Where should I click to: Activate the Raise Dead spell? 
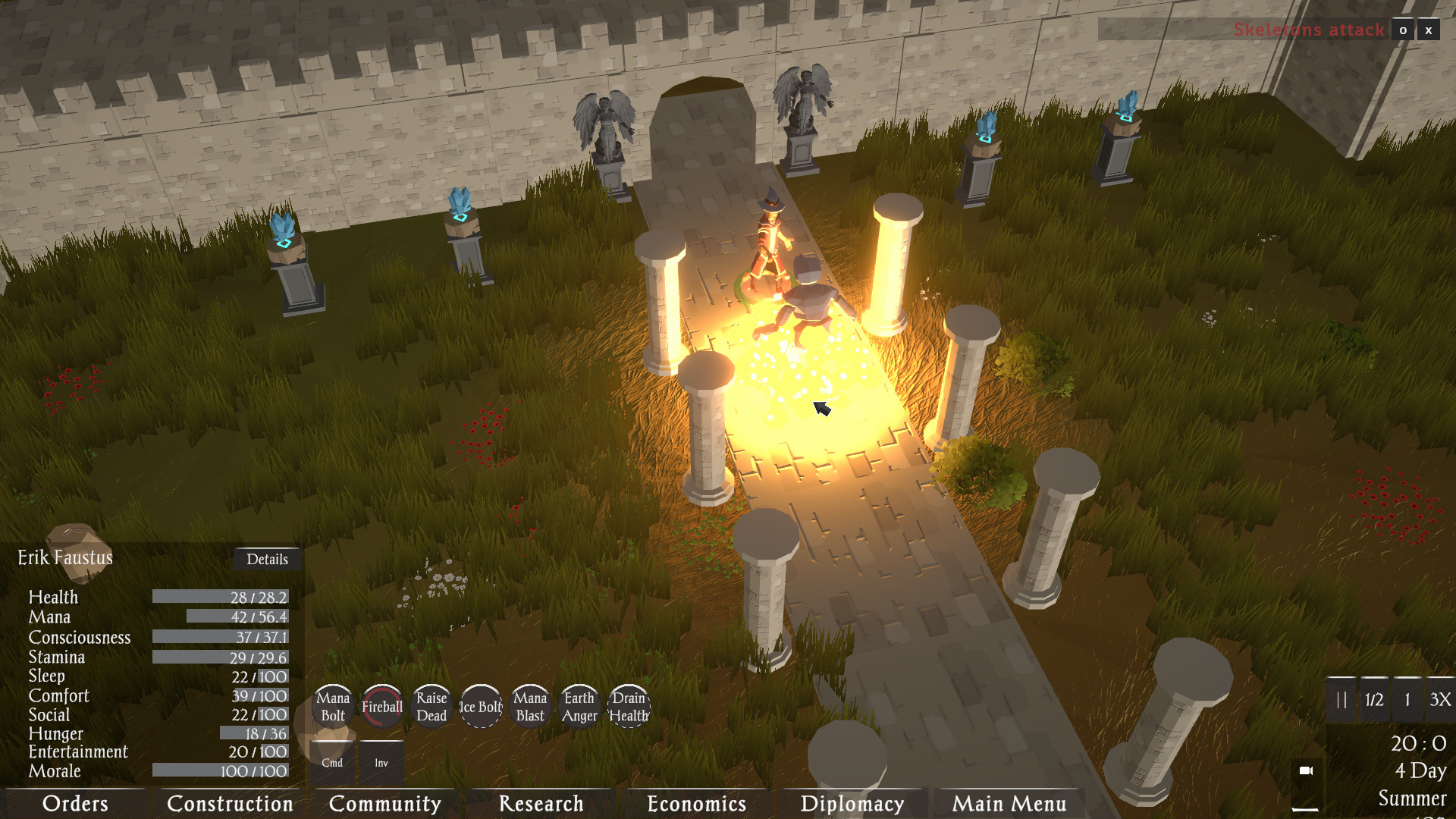[x=430, y=706]
